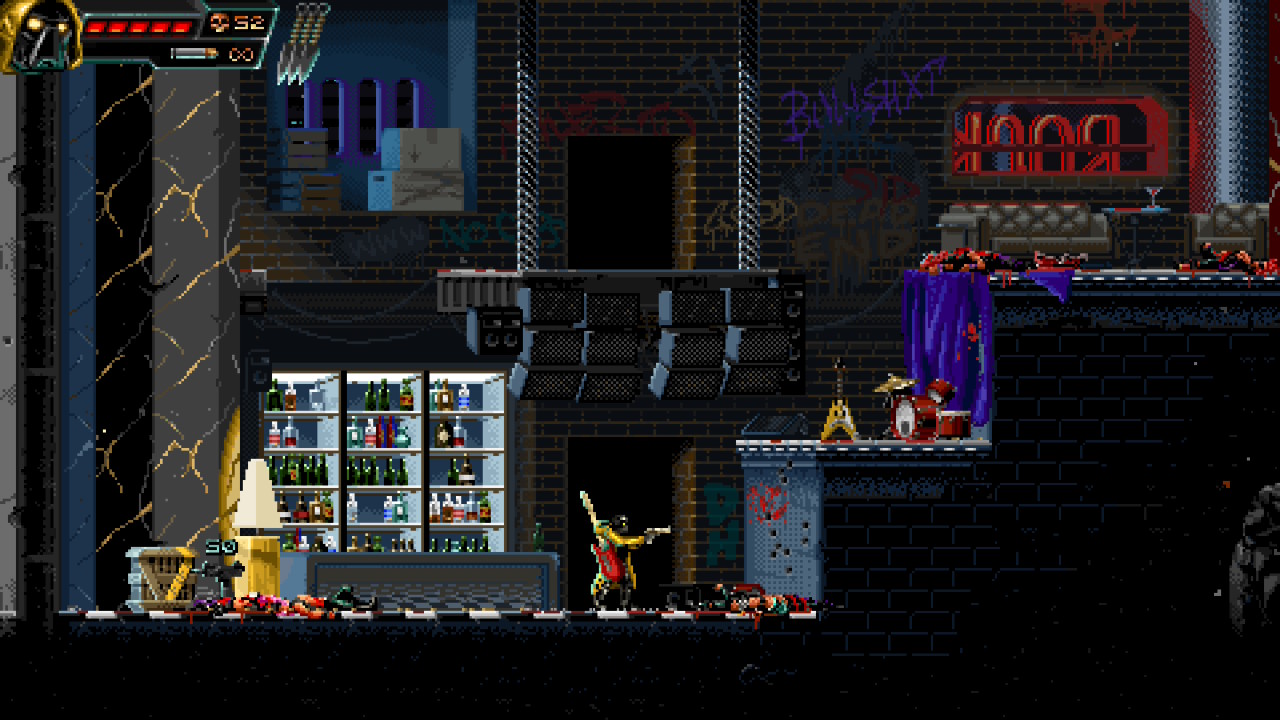The width and height of the screenshot is (1280, 720).
Task: Click the bullet ammo type icon
Action: (193, 54)
